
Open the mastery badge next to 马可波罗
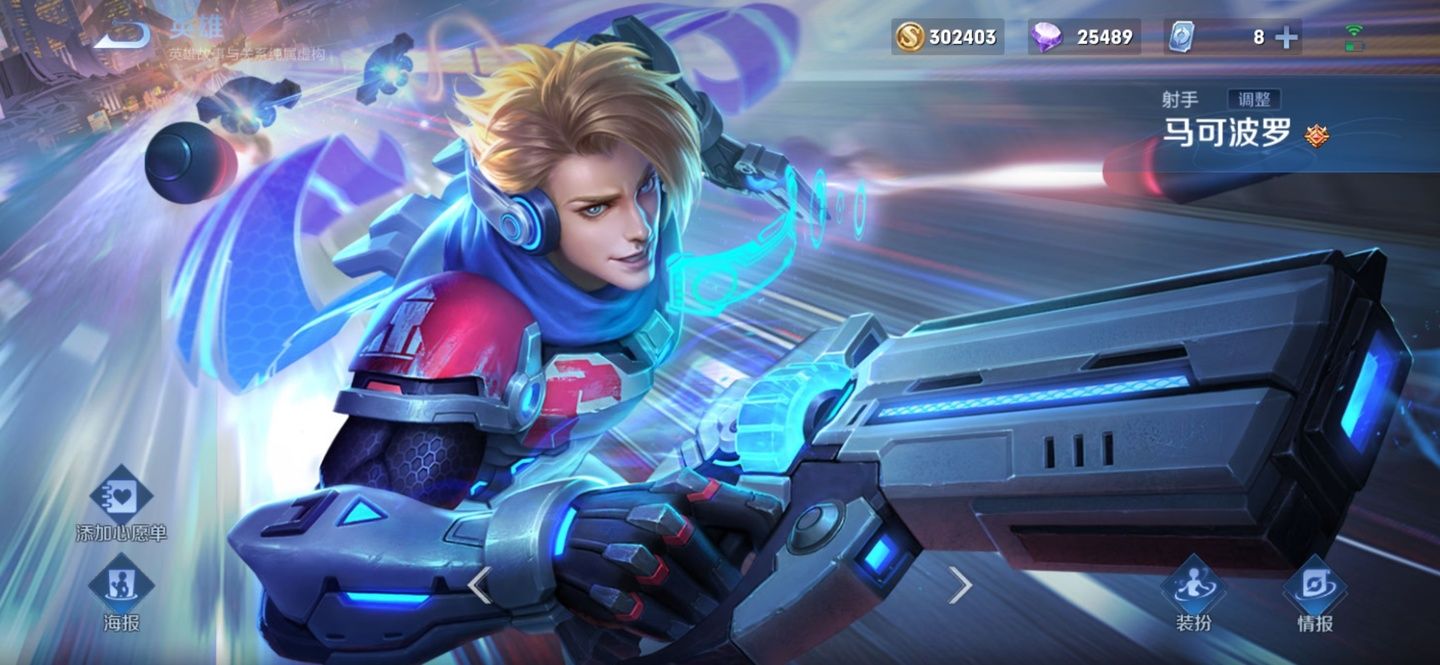[x=1317, y=135]
